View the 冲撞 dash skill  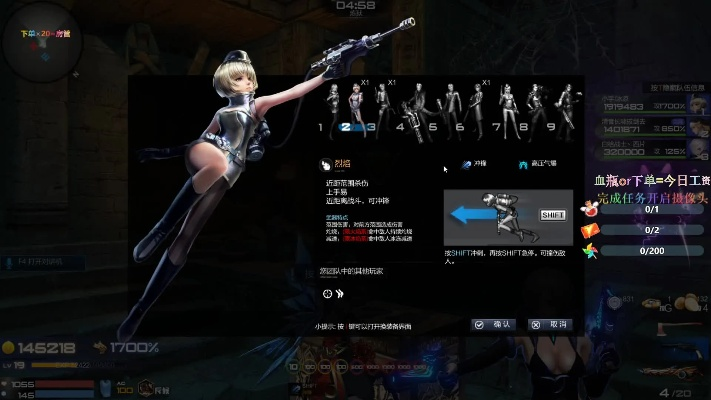pos(474,164)
